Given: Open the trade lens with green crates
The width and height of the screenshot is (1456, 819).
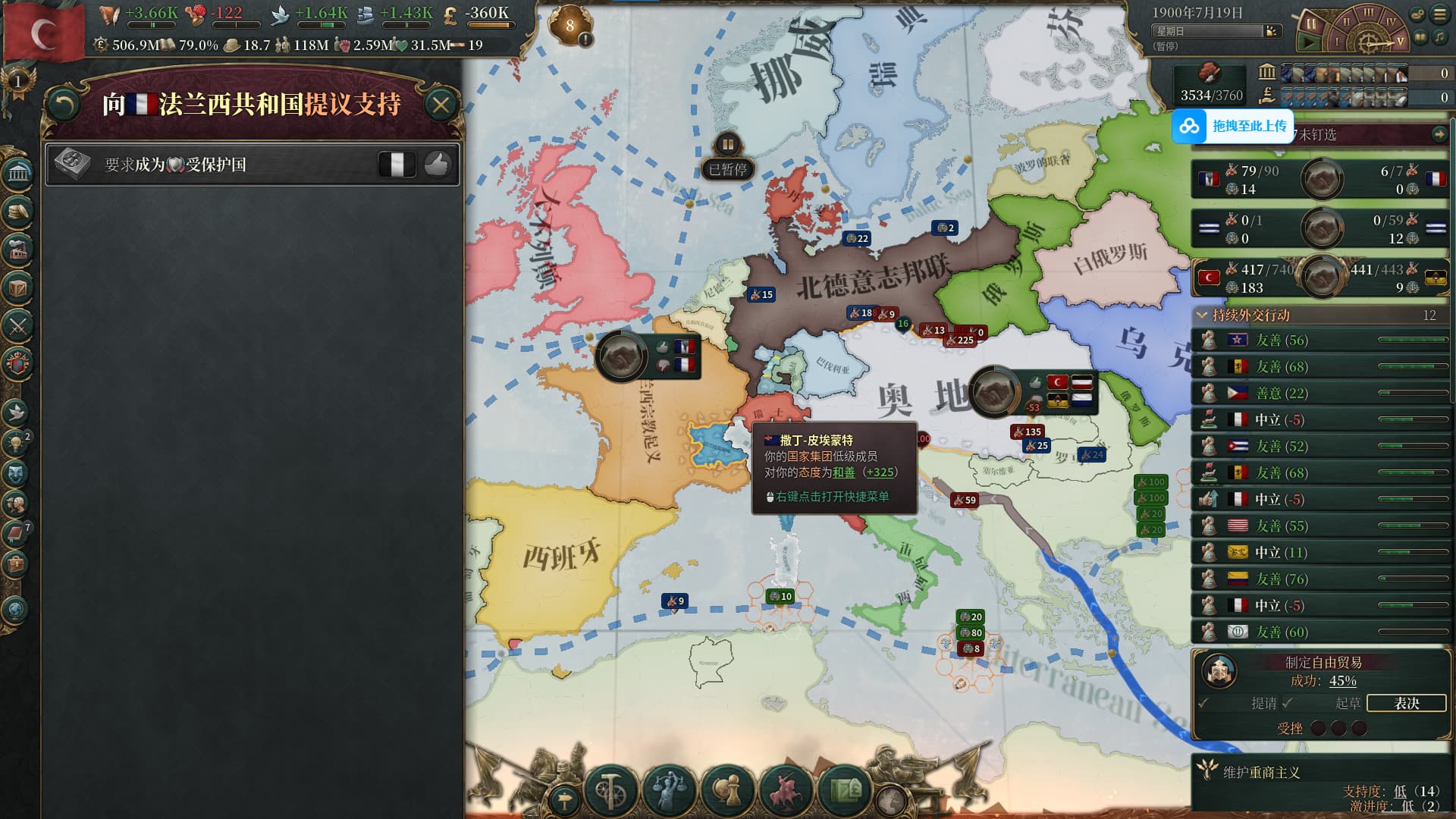Looking at the screenshot, I should 846,789.
